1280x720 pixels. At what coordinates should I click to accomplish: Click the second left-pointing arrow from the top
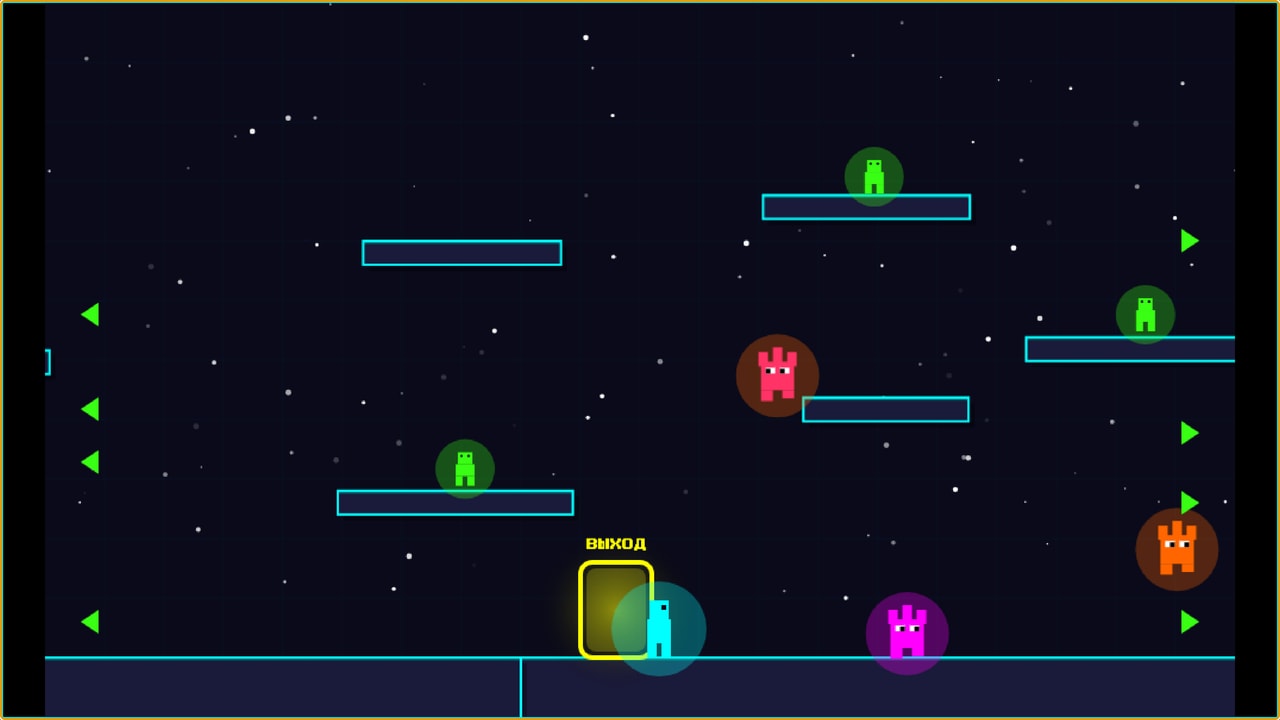[x=90, y=407]
